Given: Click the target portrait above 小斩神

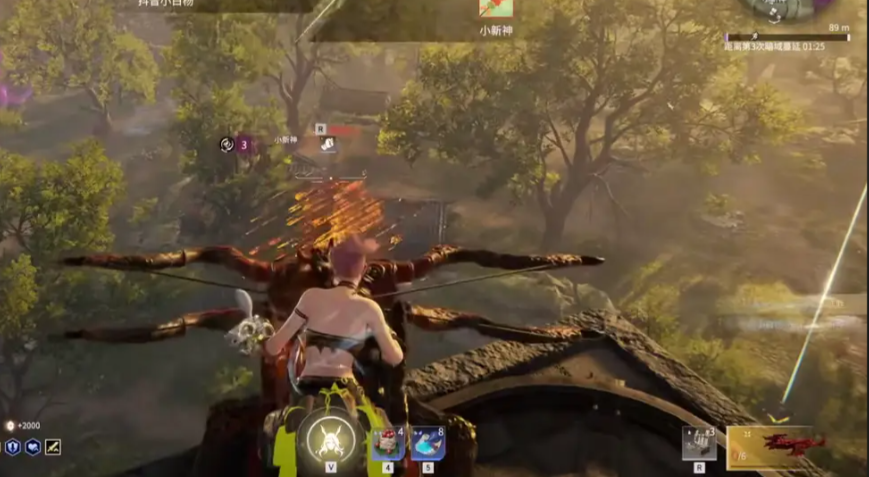Looking at the screenshot, I should [495, 9].
